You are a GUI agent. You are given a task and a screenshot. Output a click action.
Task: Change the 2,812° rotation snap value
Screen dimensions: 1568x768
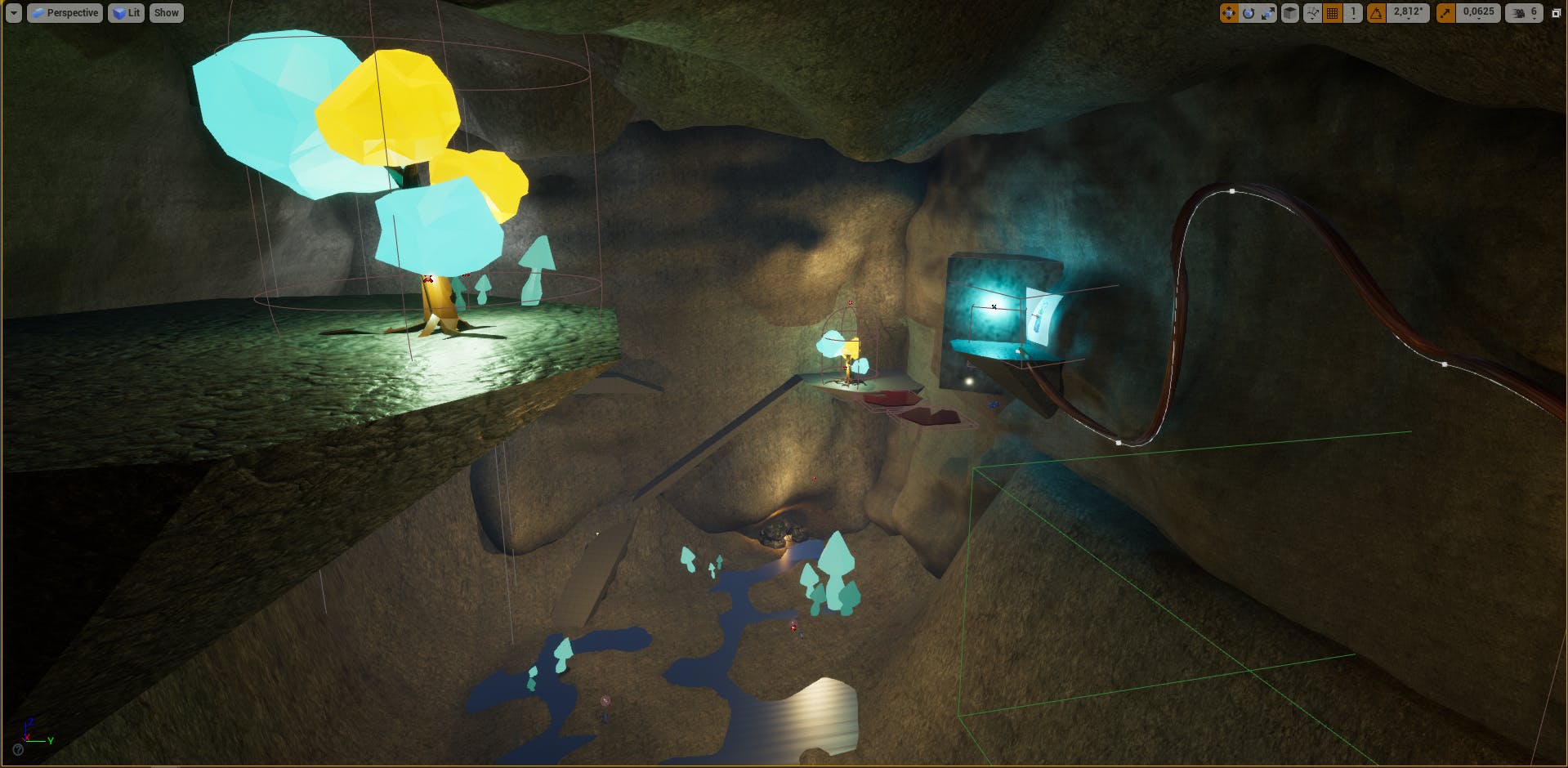pyautogui.click(x=1407, y=13)
